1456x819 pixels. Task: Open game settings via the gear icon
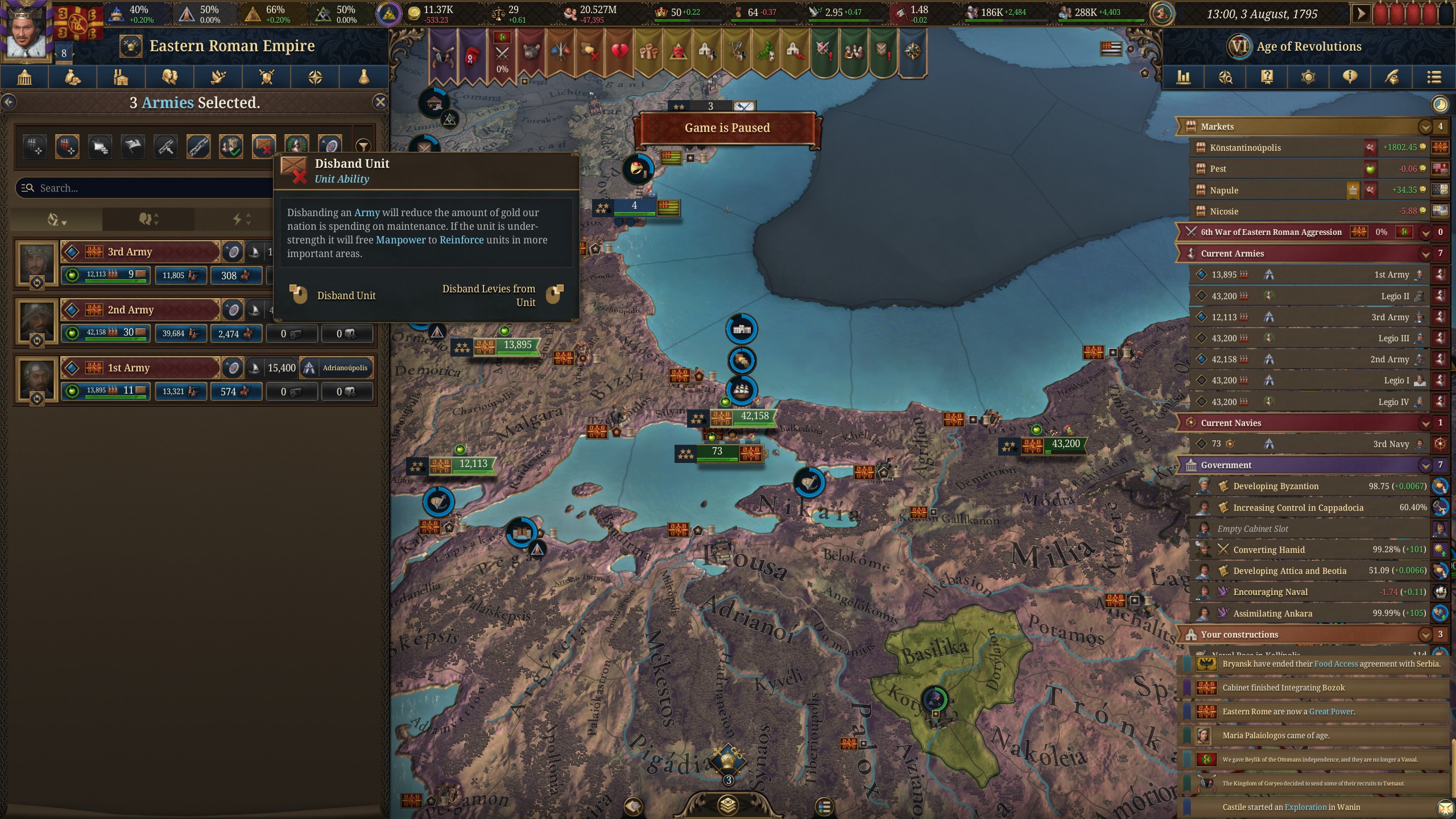coord(1308,77)
